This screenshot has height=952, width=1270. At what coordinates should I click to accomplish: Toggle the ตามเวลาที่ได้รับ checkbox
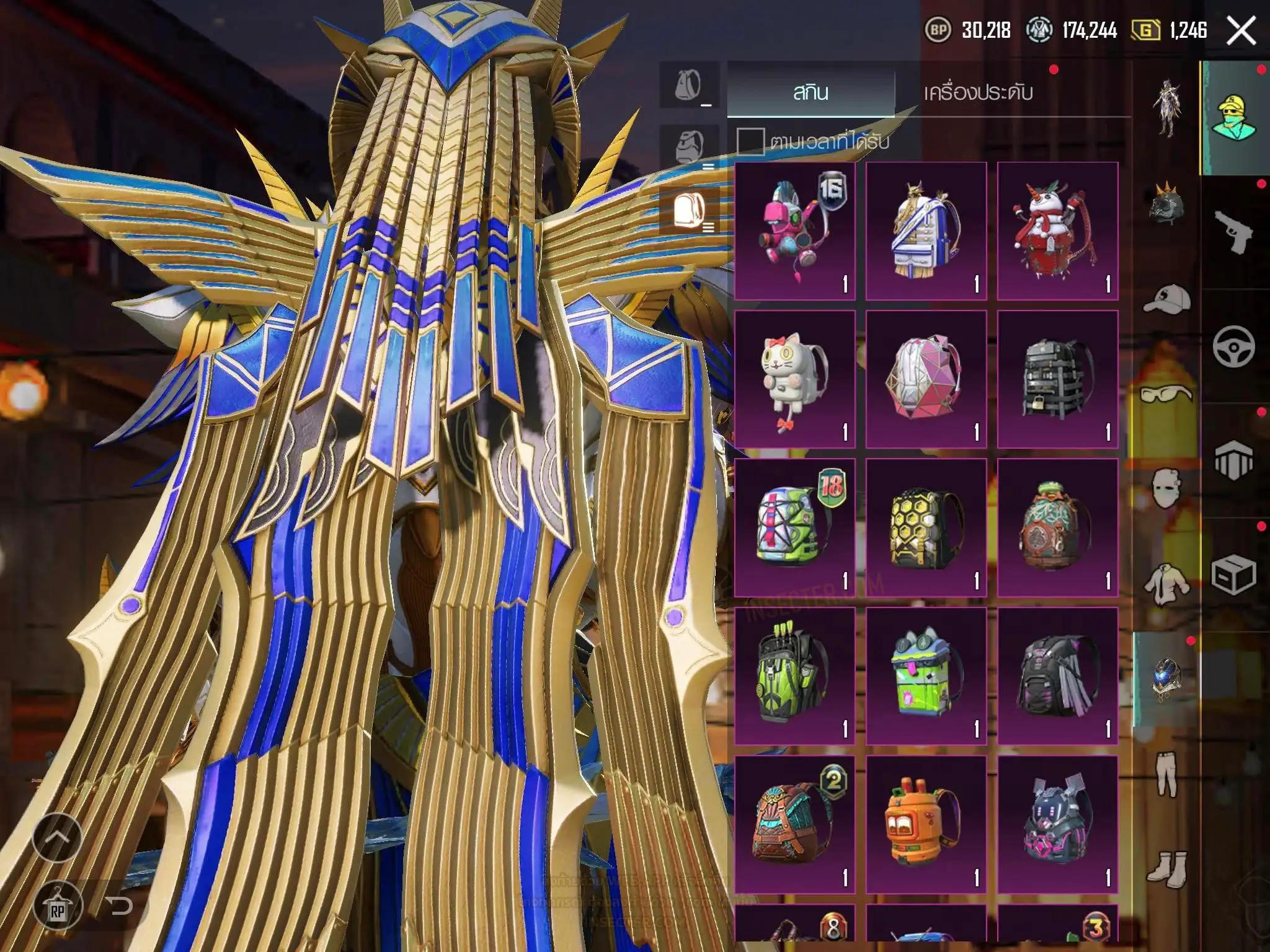click(x=750, y=141)
